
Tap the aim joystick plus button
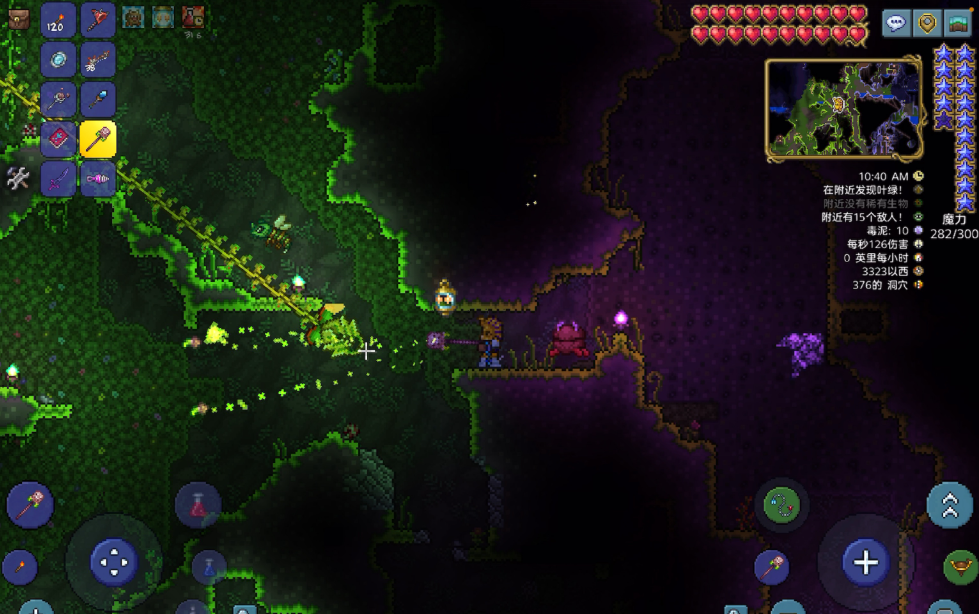[865, 562]
